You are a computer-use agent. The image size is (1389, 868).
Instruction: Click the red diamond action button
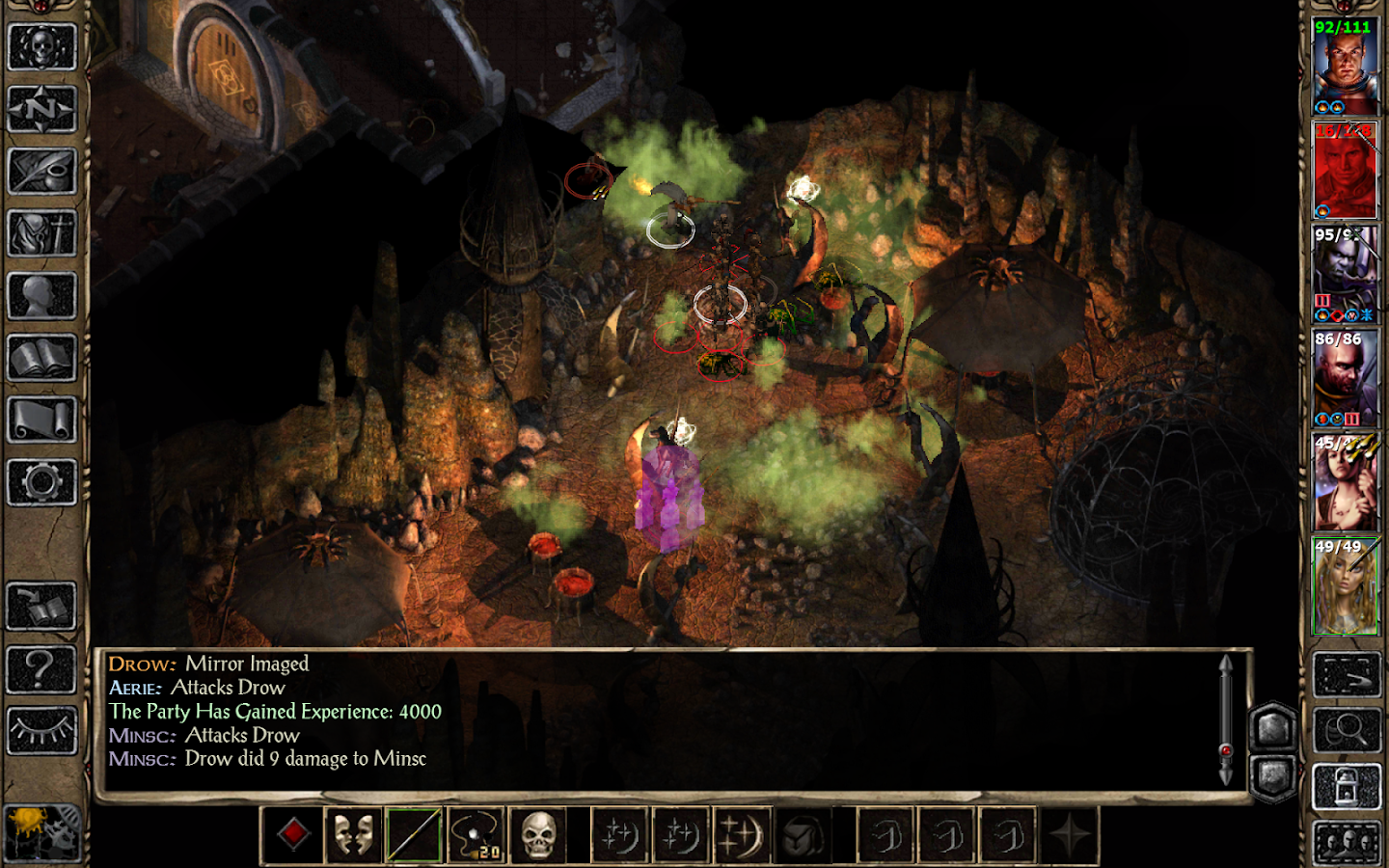293,834
